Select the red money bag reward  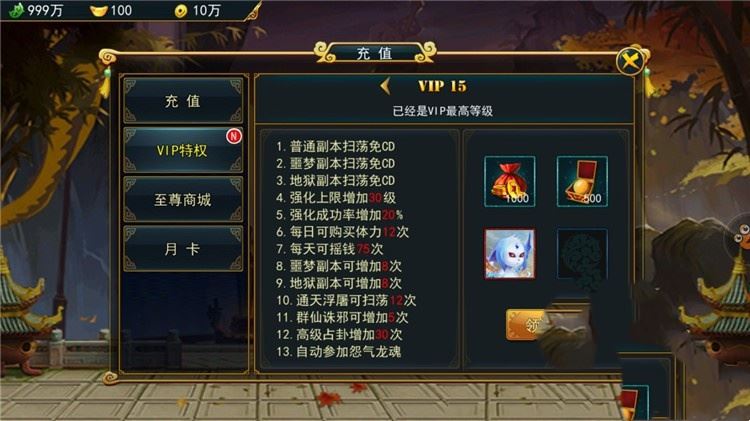(509, 181)
